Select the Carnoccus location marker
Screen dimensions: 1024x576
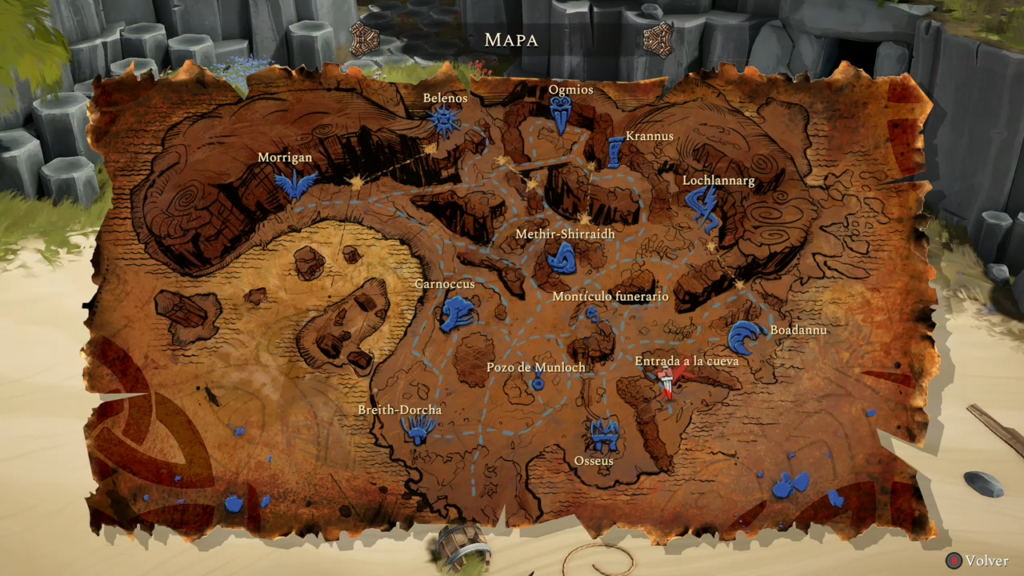[458, 313]
